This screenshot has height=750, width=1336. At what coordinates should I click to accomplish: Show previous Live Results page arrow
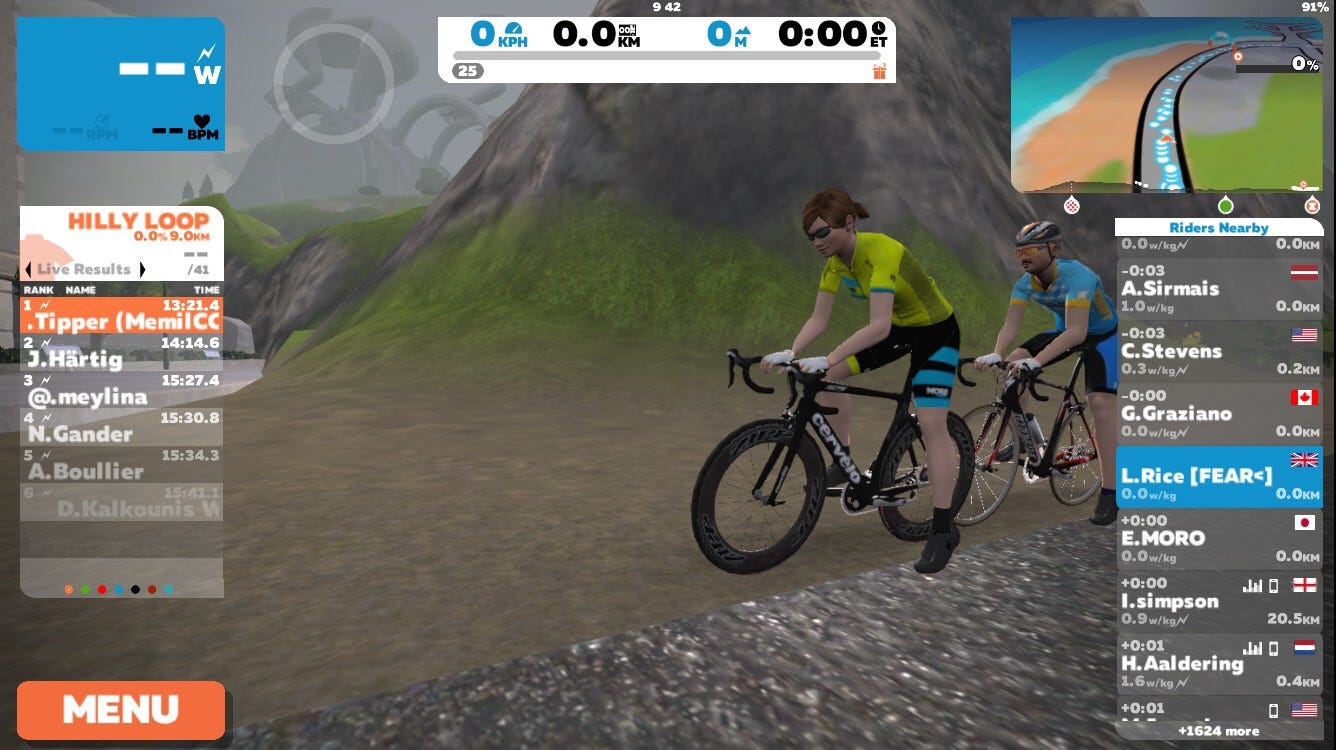pyautogui.click(x=29, y=269)
